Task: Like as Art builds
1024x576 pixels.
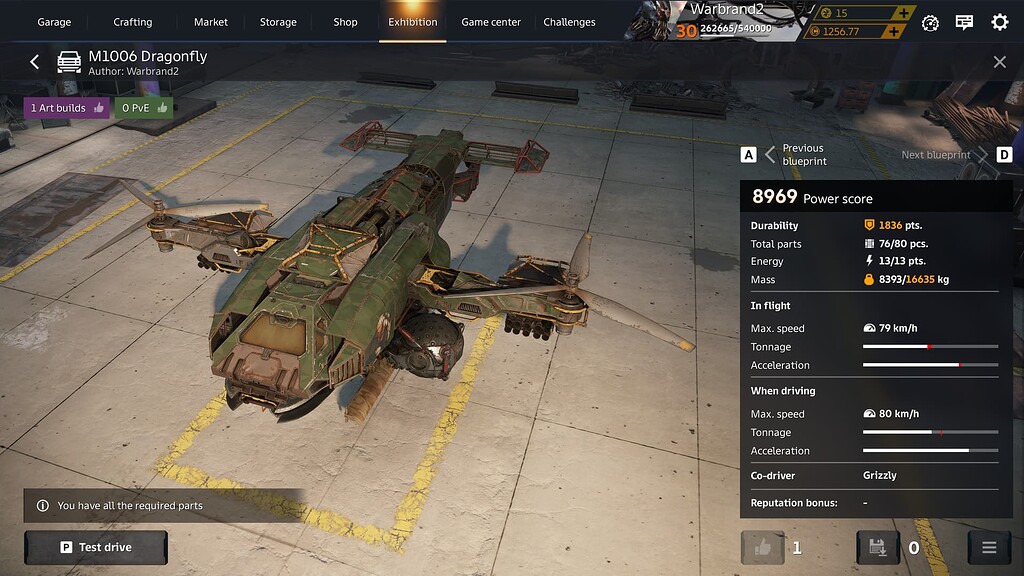Action: (67, 108)
